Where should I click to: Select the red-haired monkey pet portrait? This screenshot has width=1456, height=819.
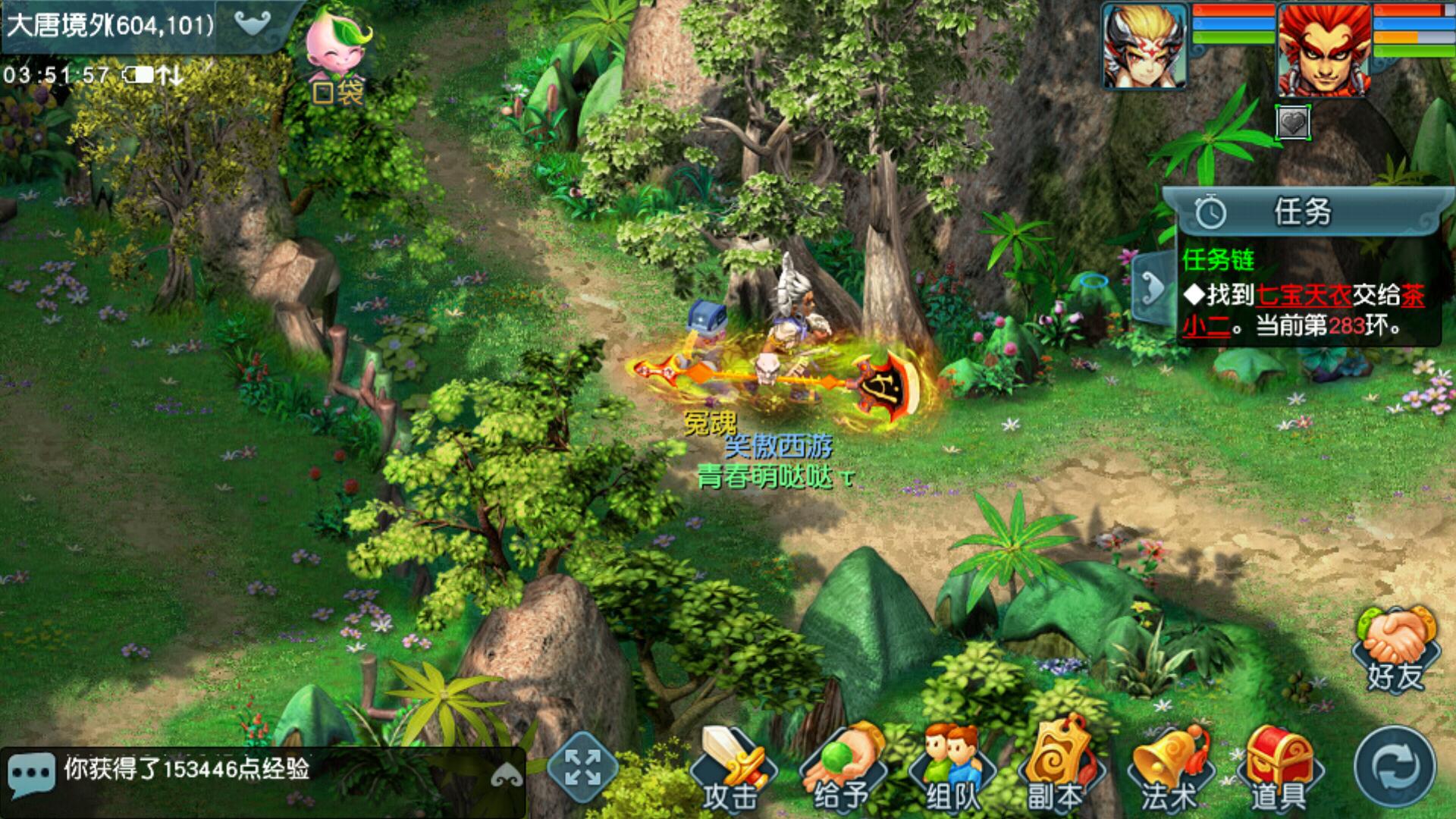click(x=1324, y=50)
